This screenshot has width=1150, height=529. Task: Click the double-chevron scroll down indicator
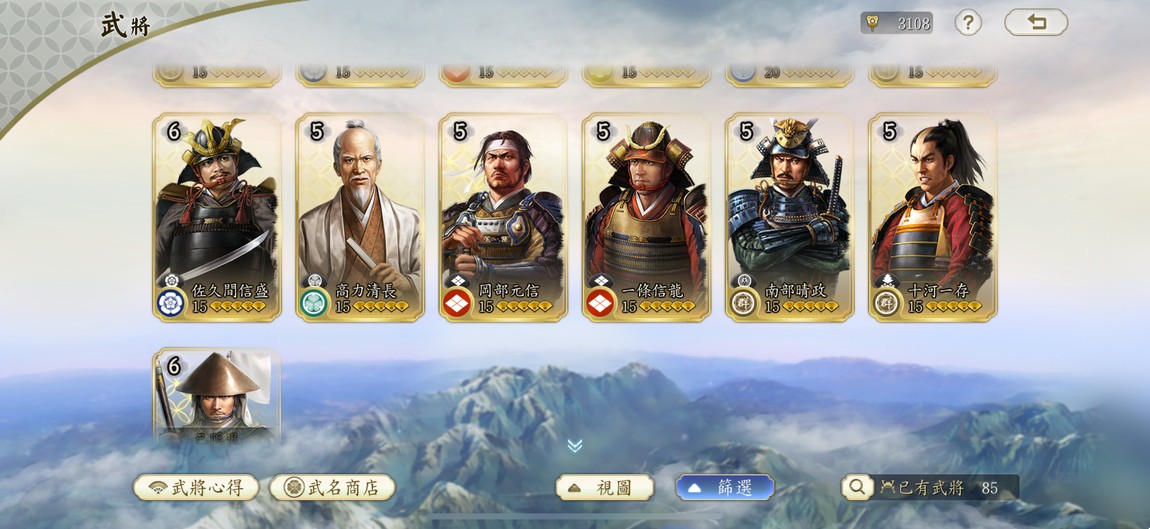[575, 446]
